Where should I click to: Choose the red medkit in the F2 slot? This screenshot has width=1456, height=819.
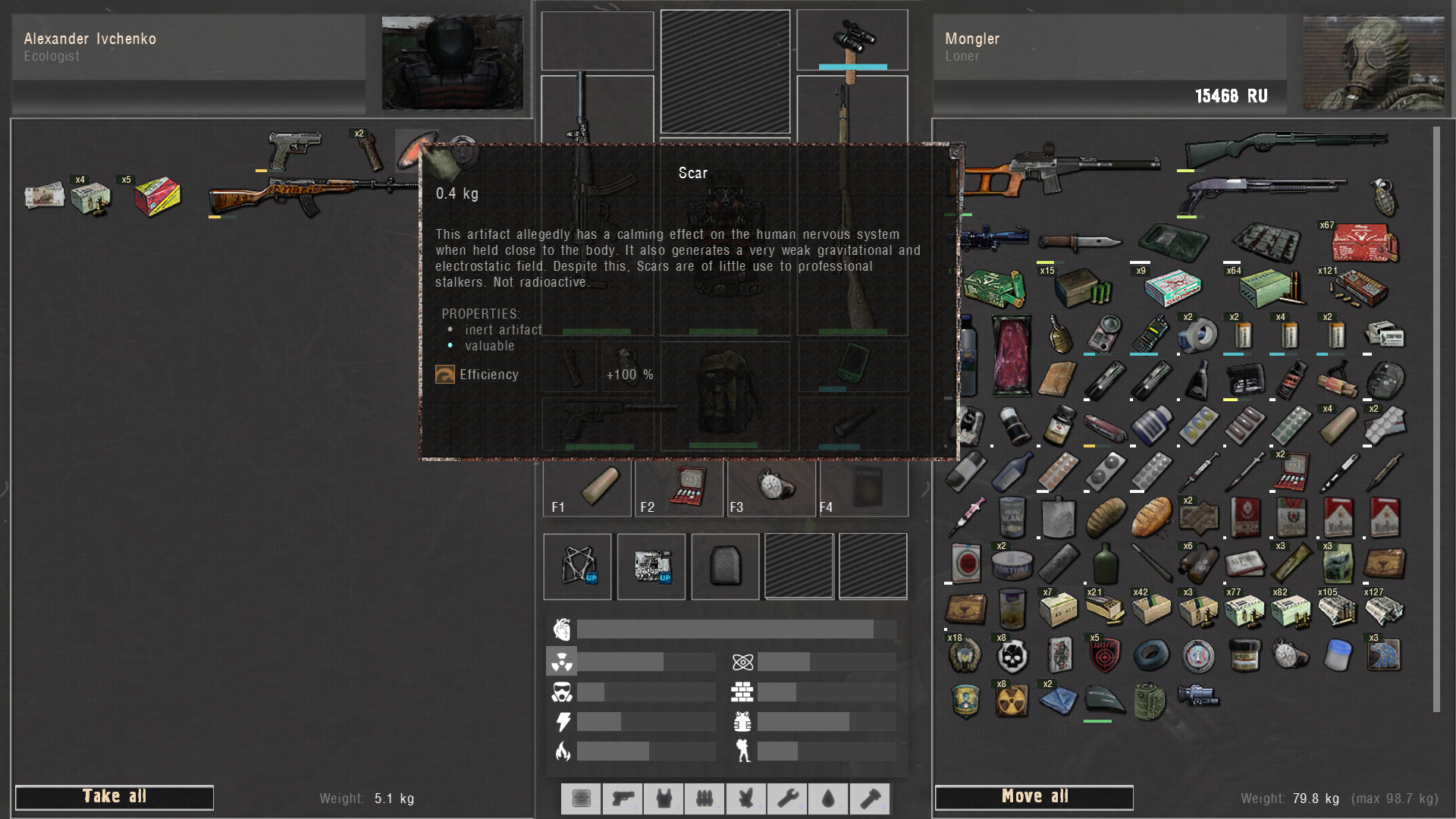688,487
